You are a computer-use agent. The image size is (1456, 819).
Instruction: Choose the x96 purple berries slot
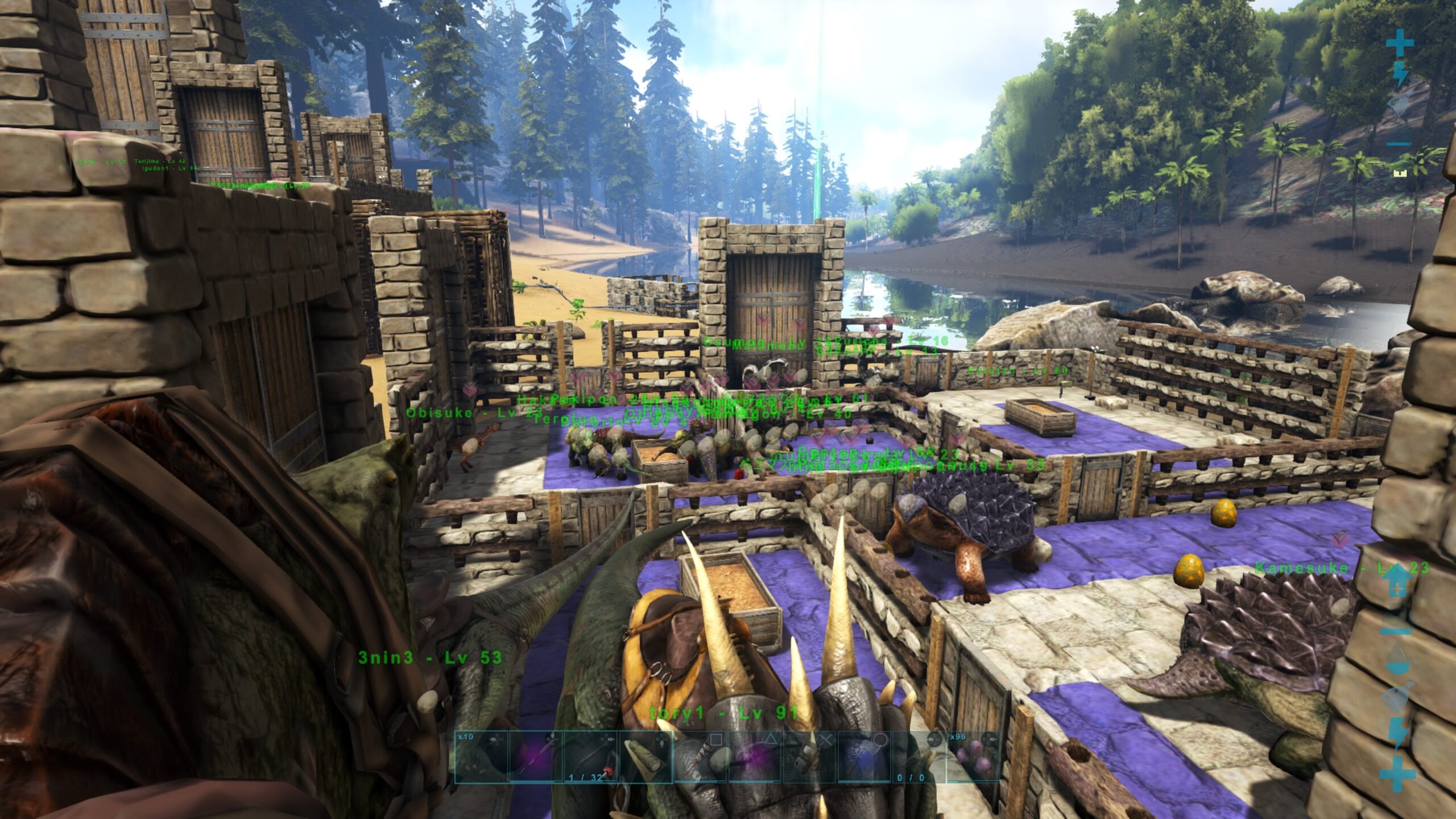point(973,756)
